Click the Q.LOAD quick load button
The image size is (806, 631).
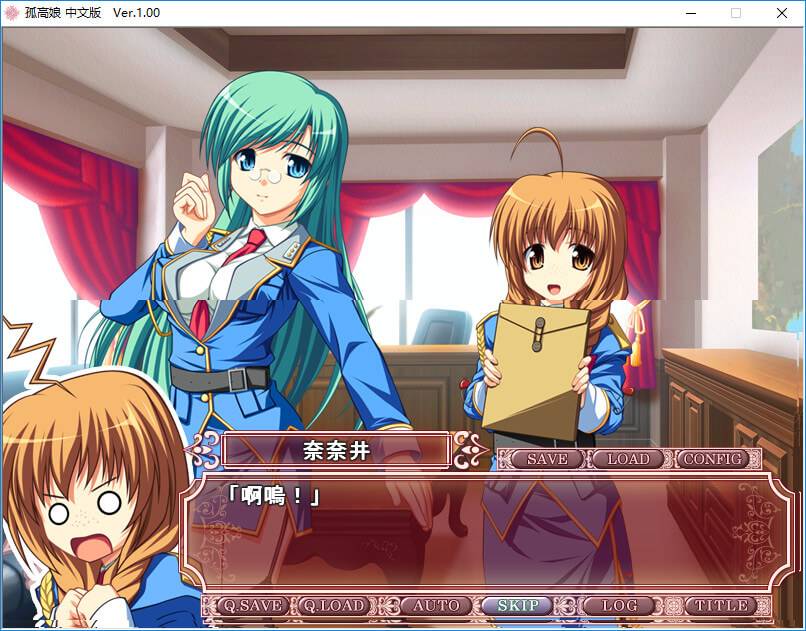tap(336, 605)
